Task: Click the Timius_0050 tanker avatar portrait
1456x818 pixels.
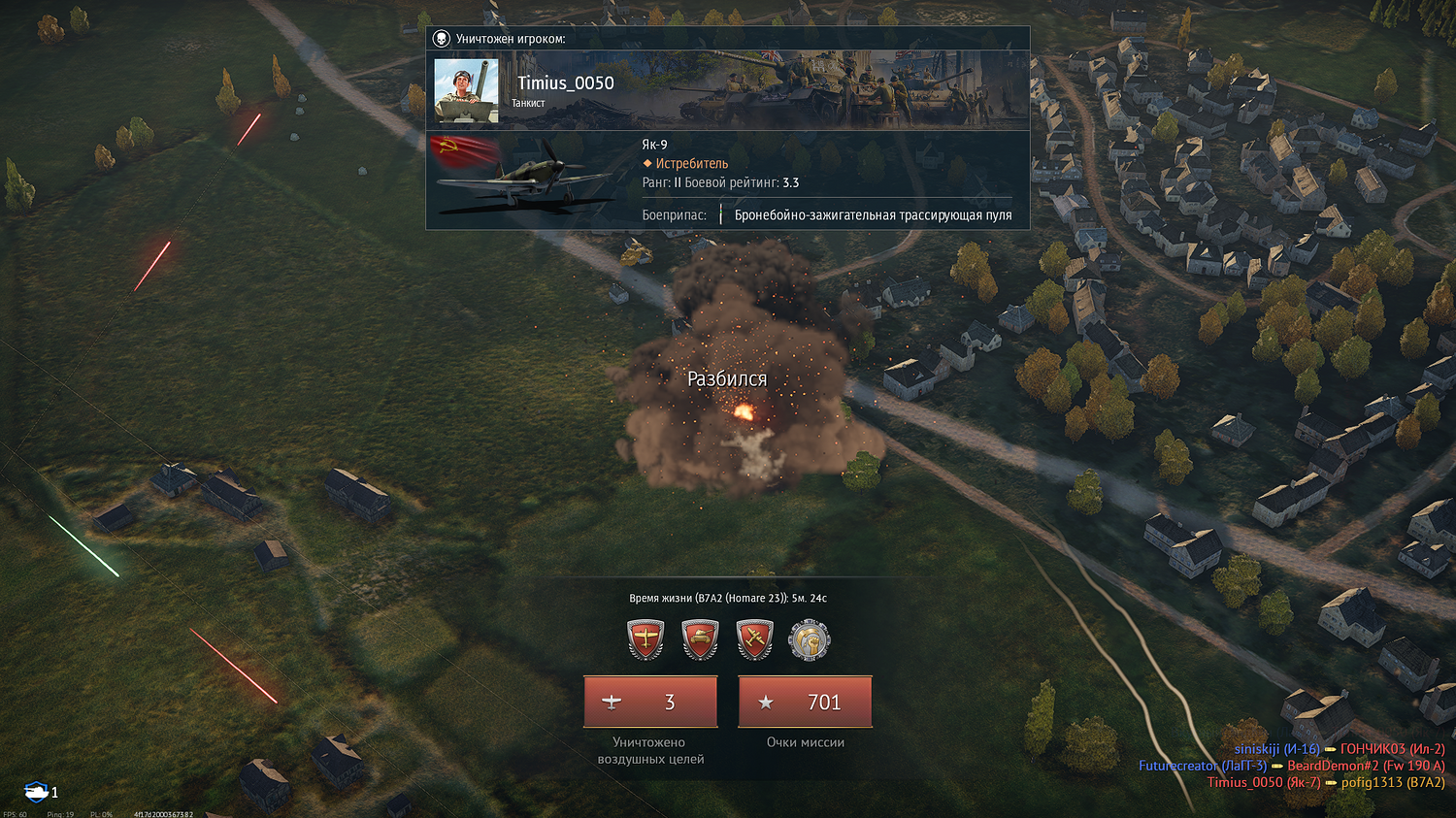Action: [466, 90]
